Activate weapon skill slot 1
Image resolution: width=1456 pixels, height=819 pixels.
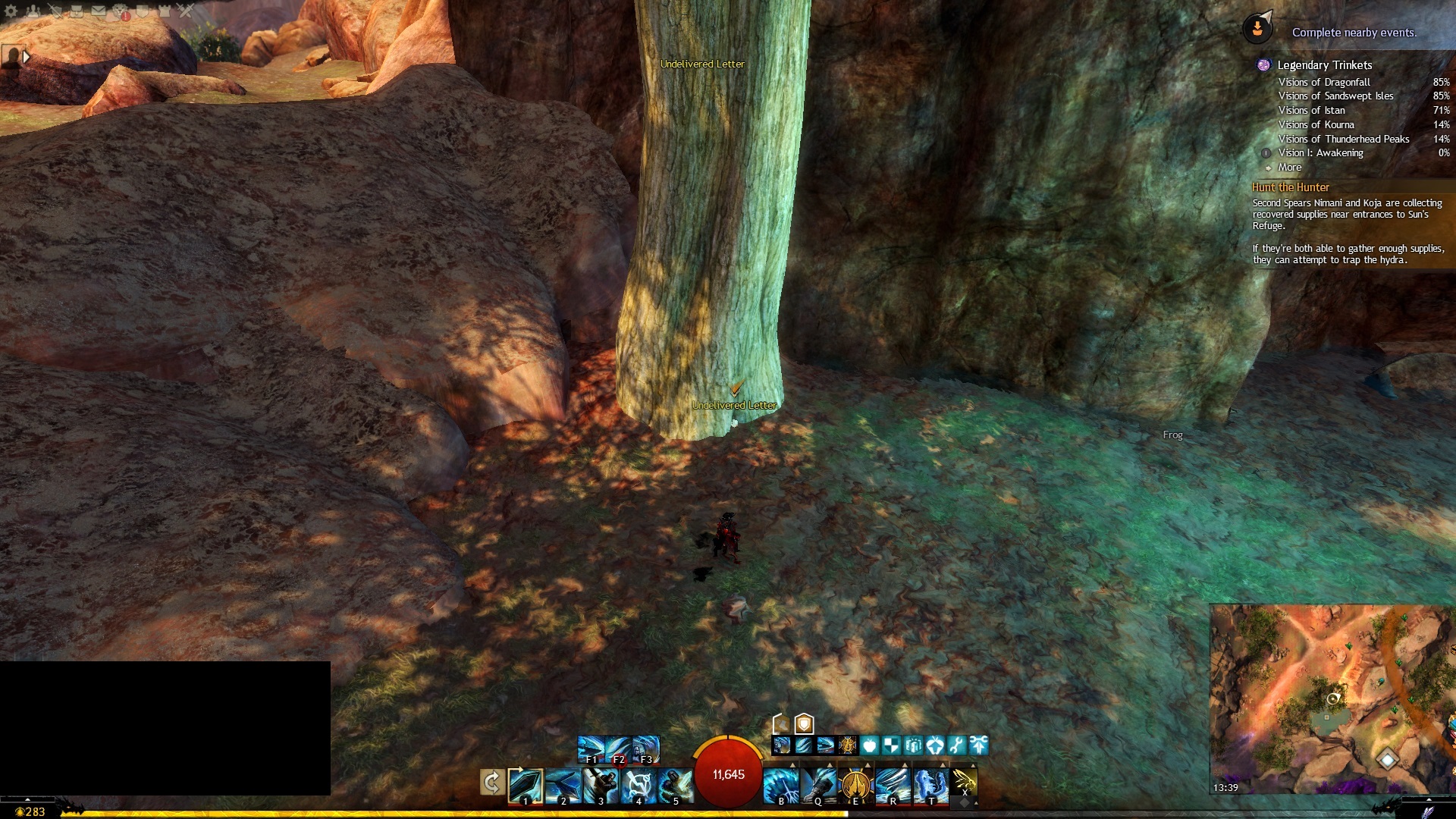click(525, 786)
